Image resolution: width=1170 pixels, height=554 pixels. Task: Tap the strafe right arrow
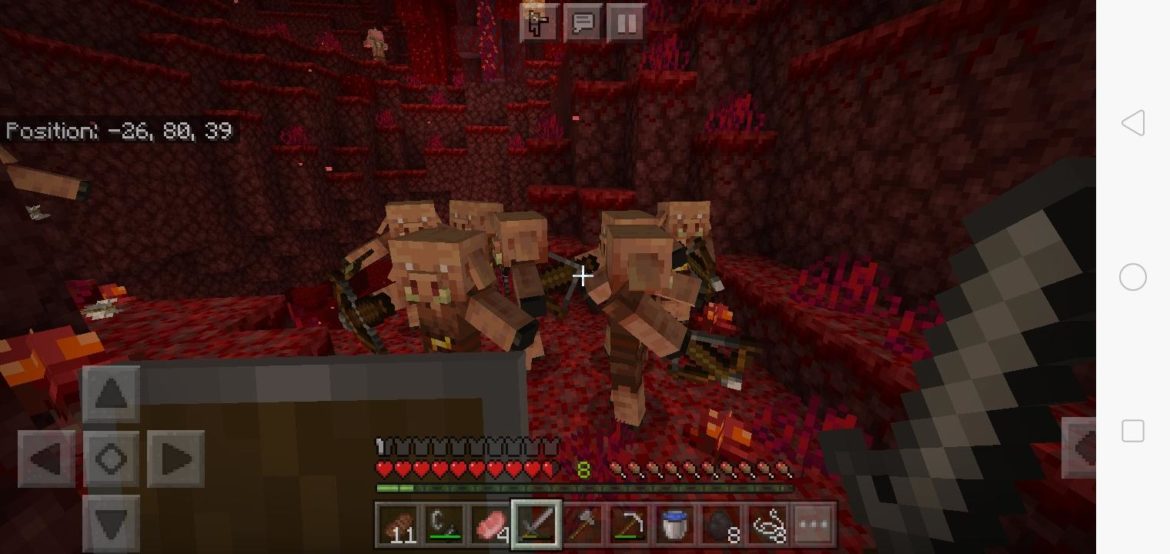point(175,459)
